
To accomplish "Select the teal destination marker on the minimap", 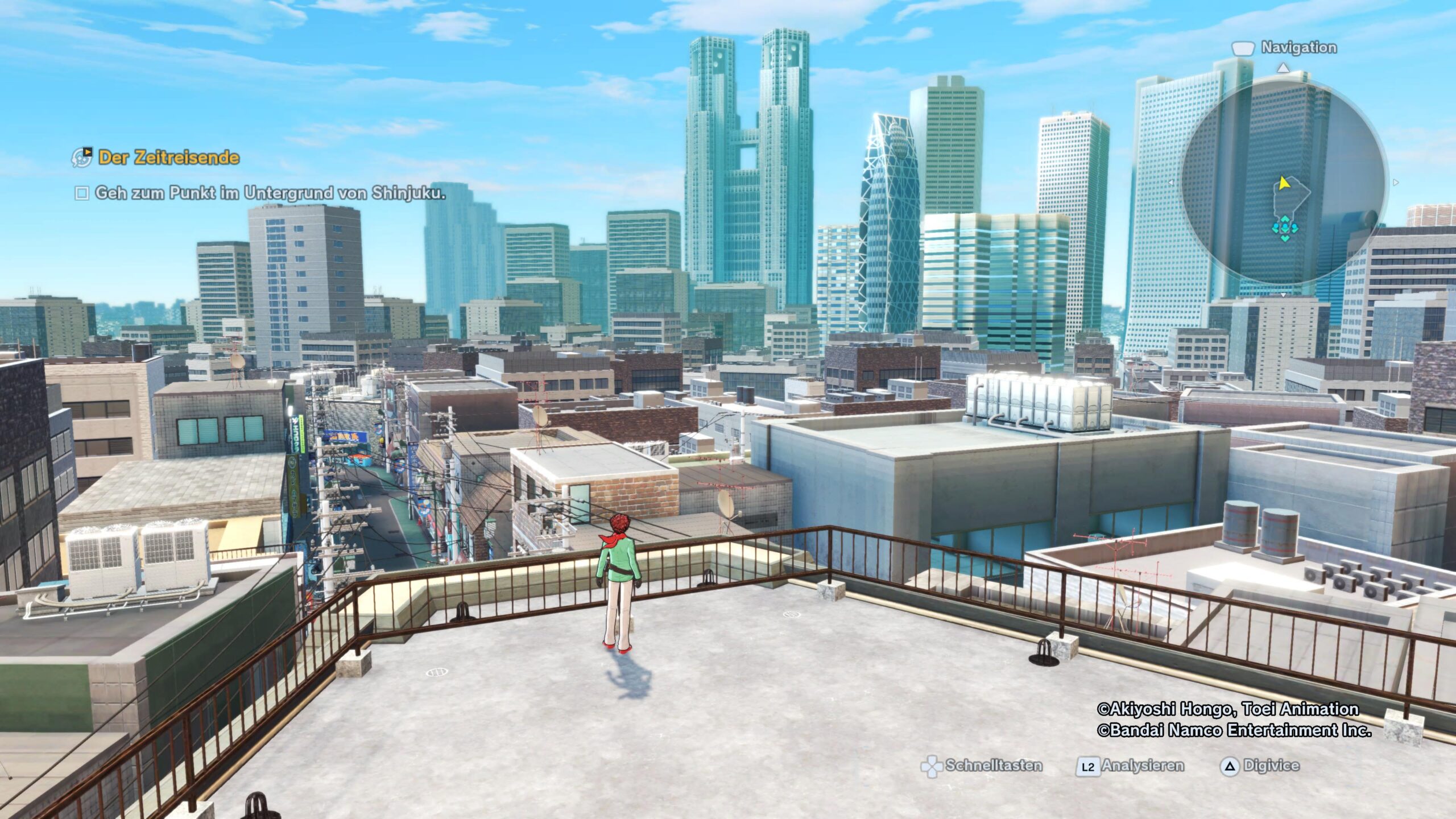I will click(x=1285, y=229).
